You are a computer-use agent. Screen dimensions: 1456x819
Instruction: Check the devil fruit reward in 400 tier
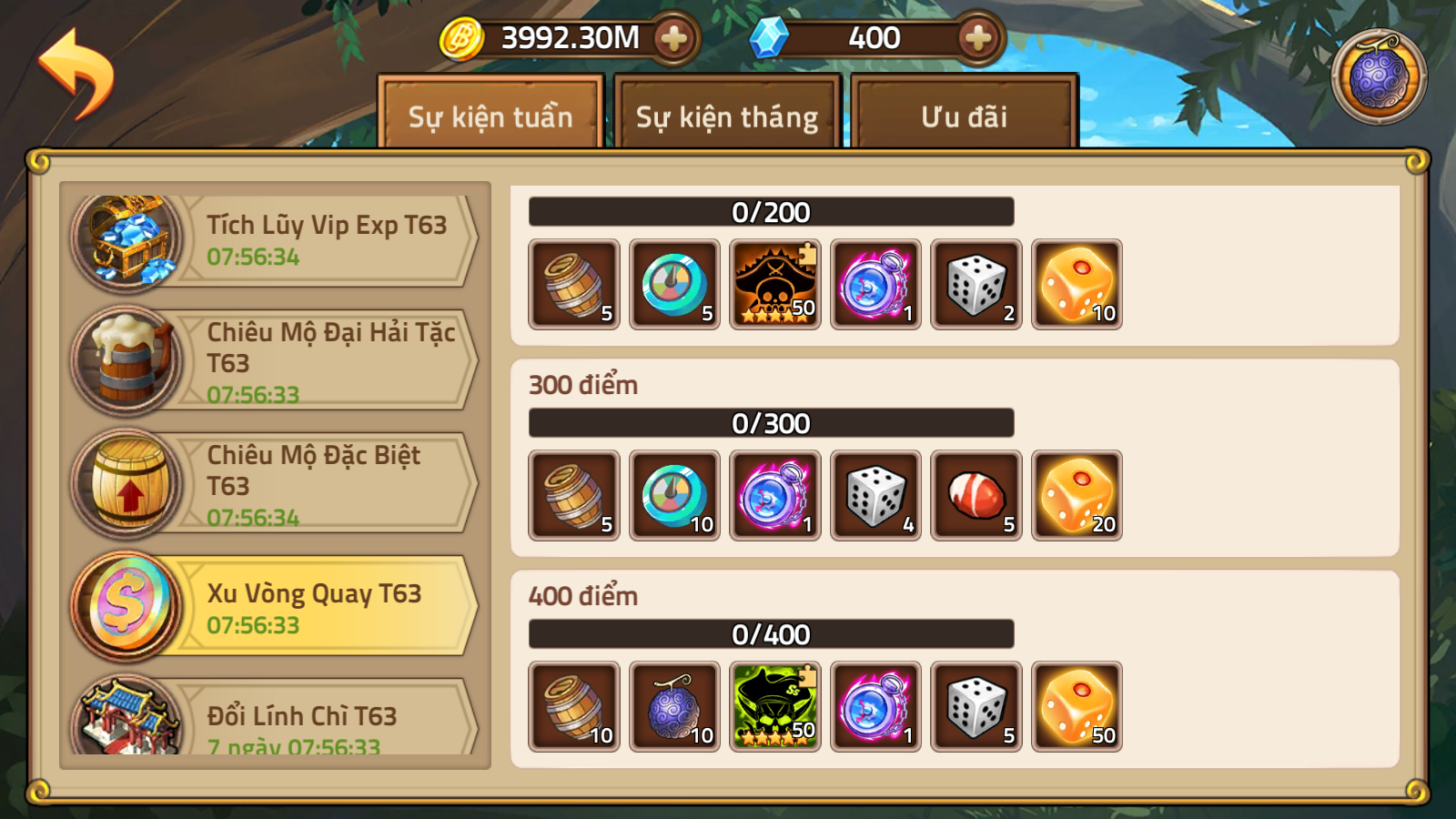(x=674, y=707)
